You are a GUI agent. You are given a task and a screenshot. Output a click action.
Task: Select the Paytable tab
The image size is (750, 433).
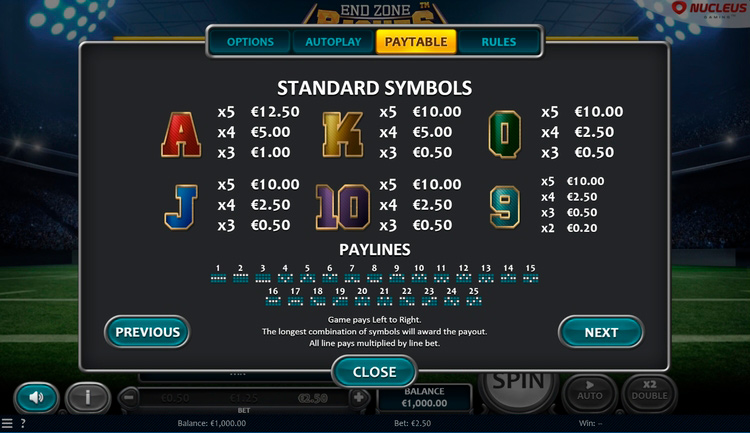tap(416, 42)
